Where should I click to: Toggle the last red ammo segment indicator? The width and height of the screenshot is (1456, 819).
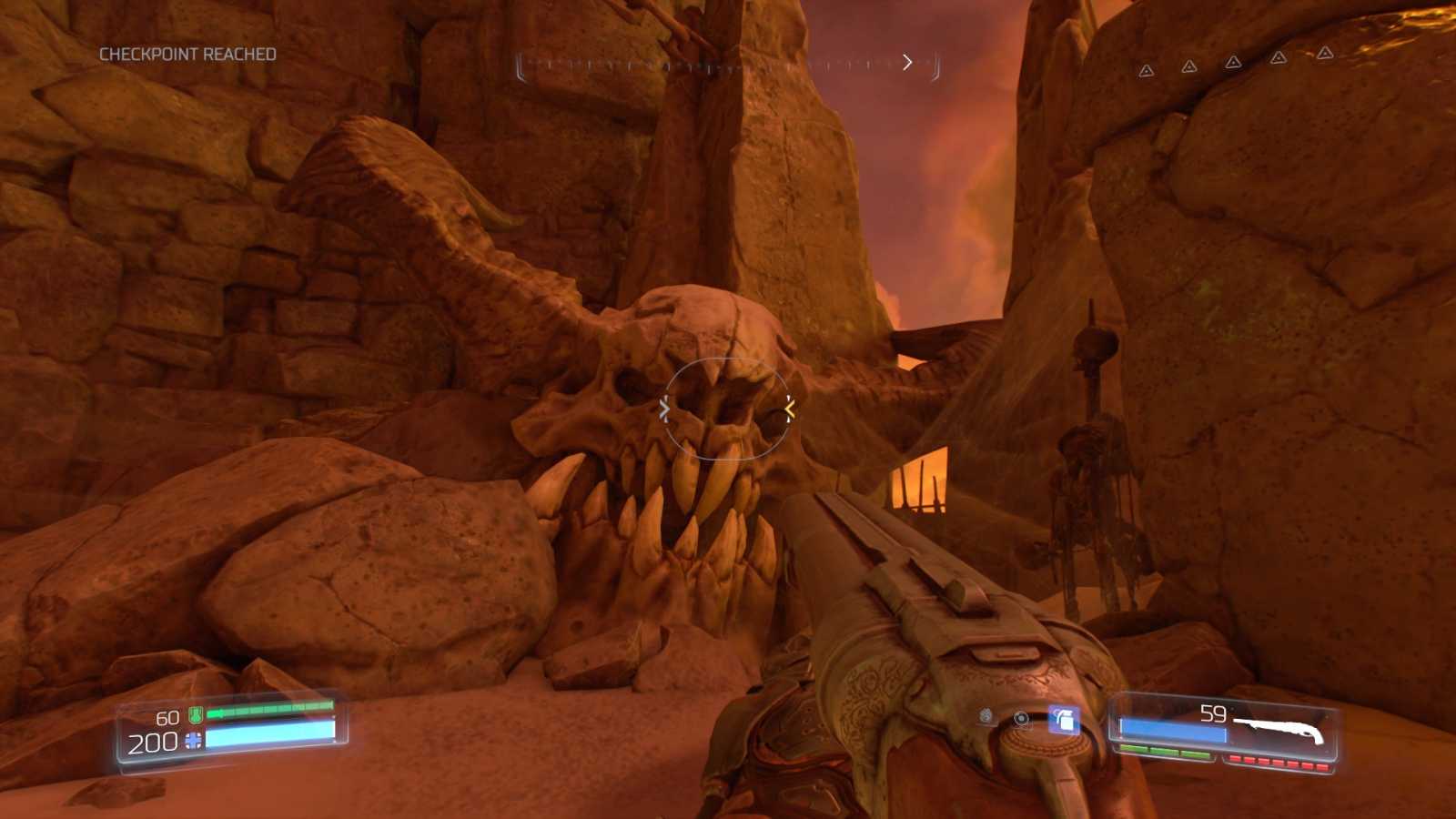[1321, 765]
